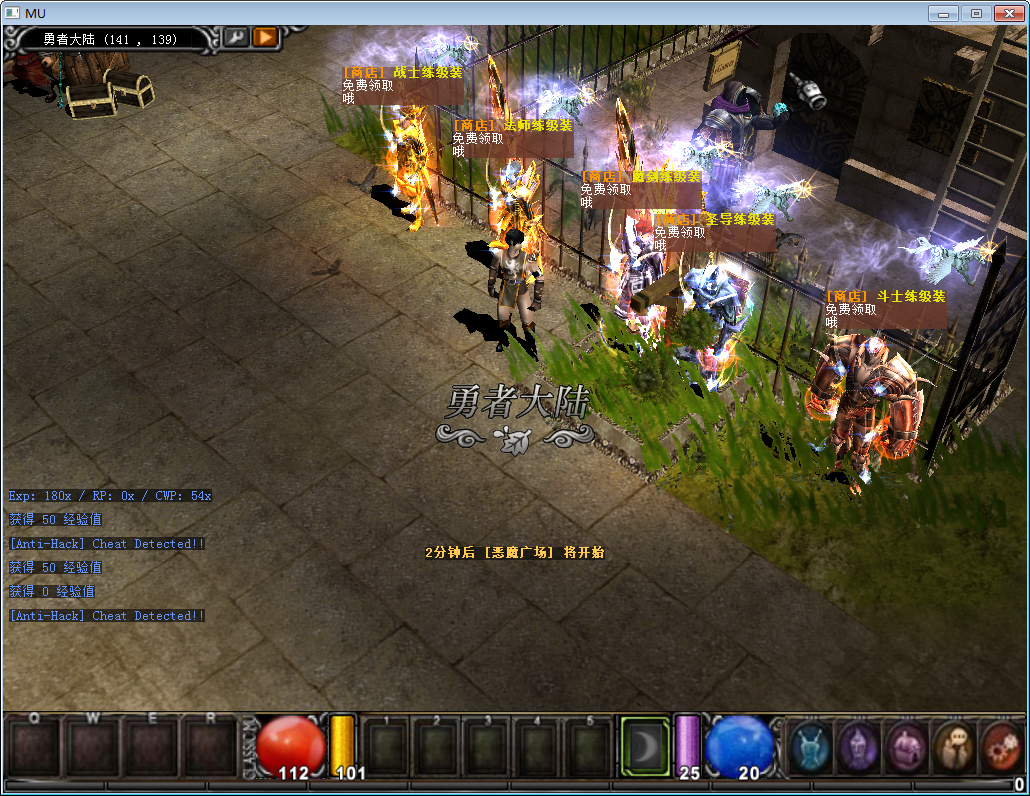Open the 斗士练级装 shop label

[x=885, y=296]
